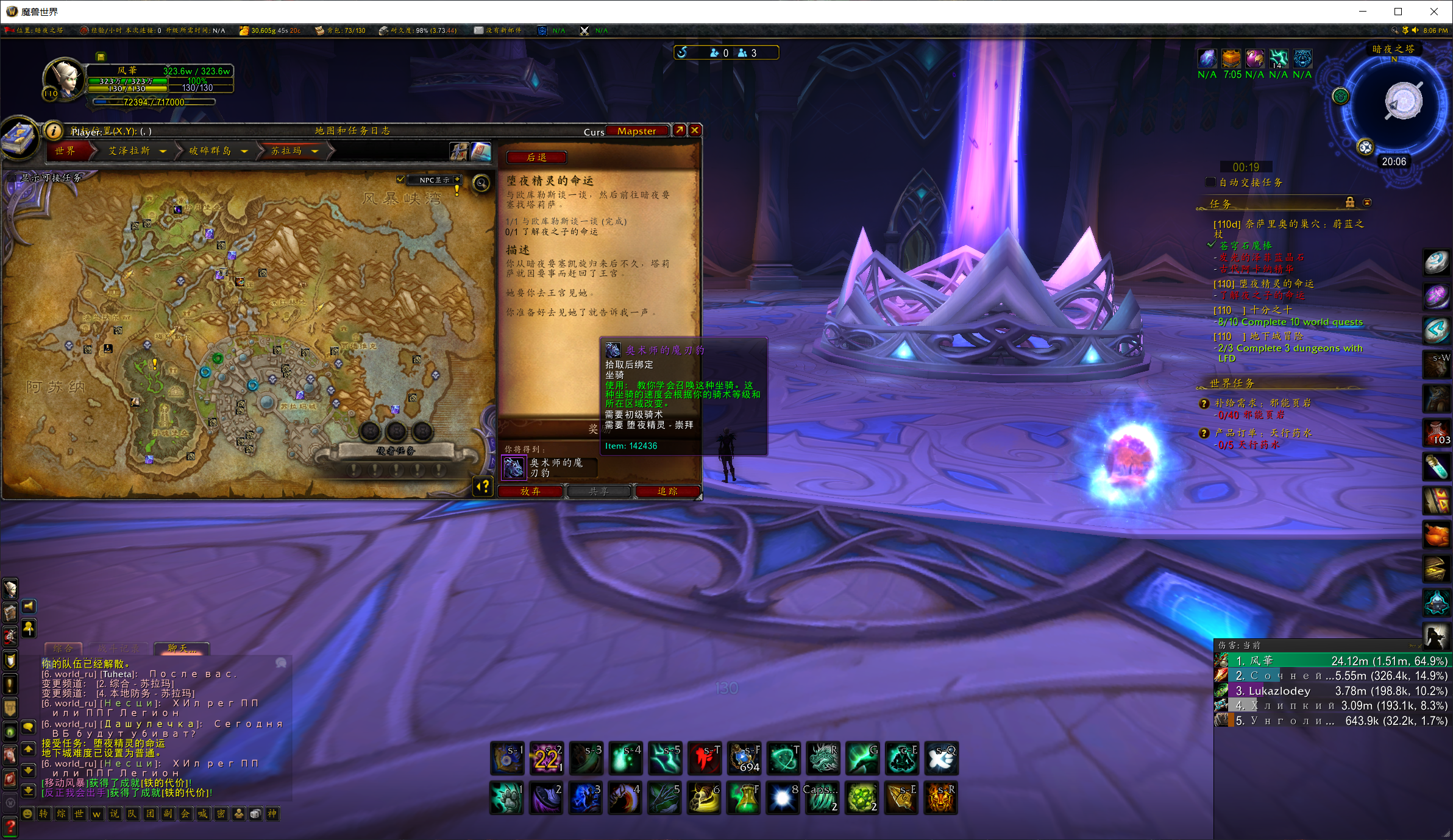Toggle the 自动交接任务 checkbox

pos(1210,182)
